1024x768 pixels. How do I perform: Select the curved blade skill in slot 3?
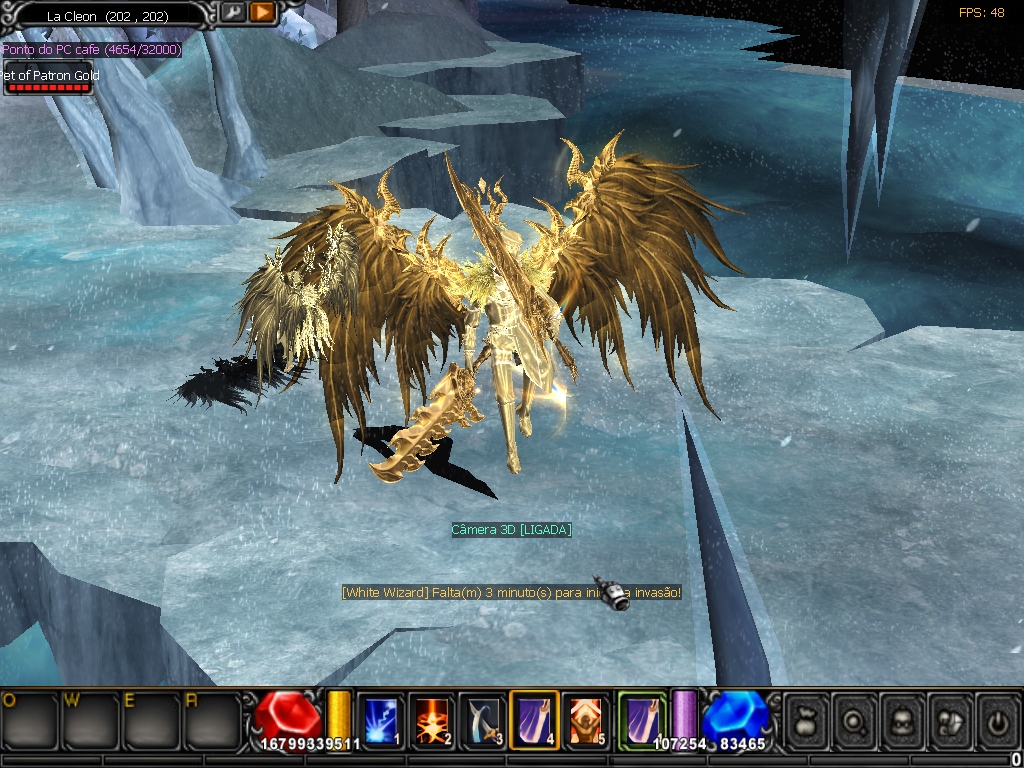(483, 720)
